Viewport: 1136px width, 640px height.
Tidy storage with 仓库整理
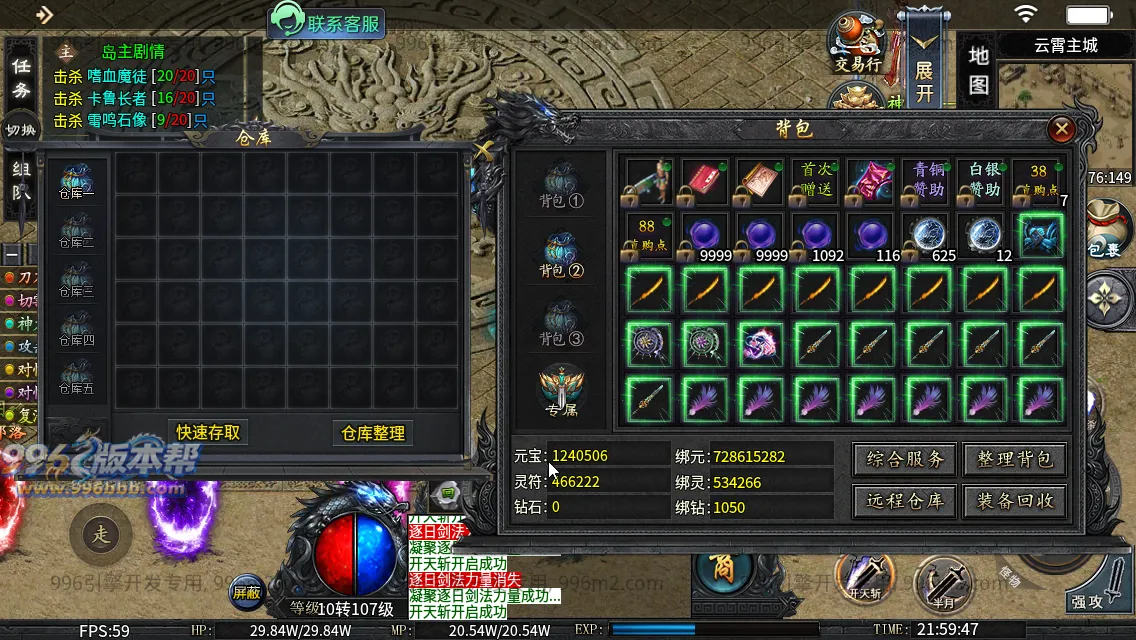tap(373, 433)
